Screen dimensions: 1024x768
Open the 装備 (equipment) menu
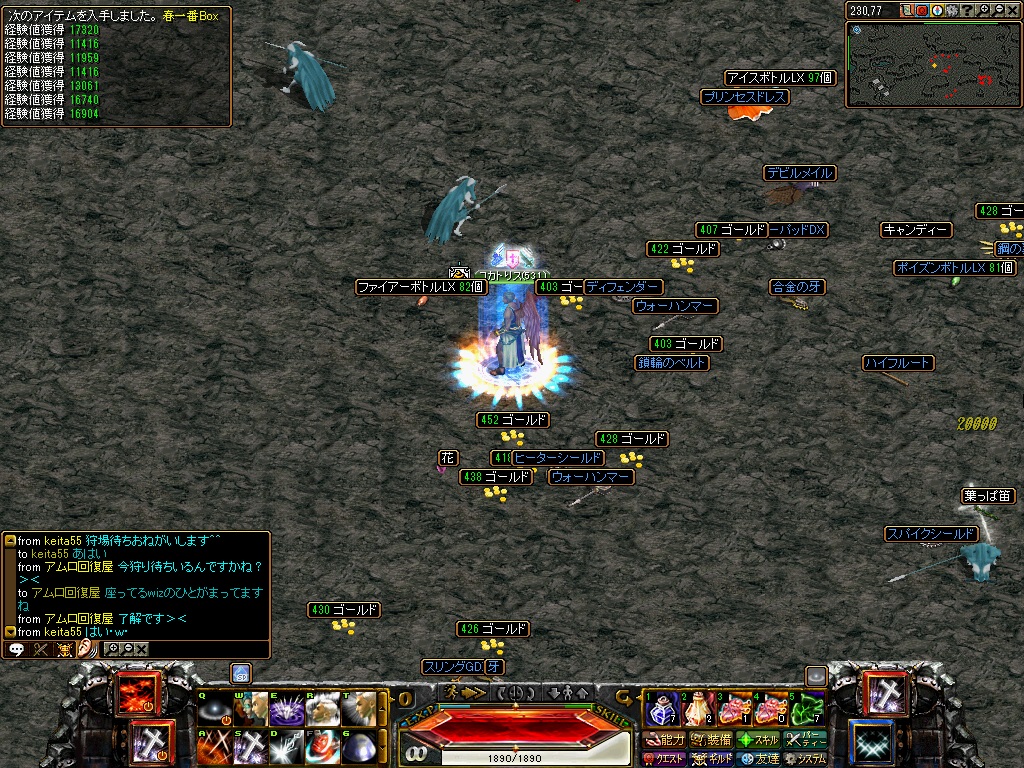tap(711, 740)
